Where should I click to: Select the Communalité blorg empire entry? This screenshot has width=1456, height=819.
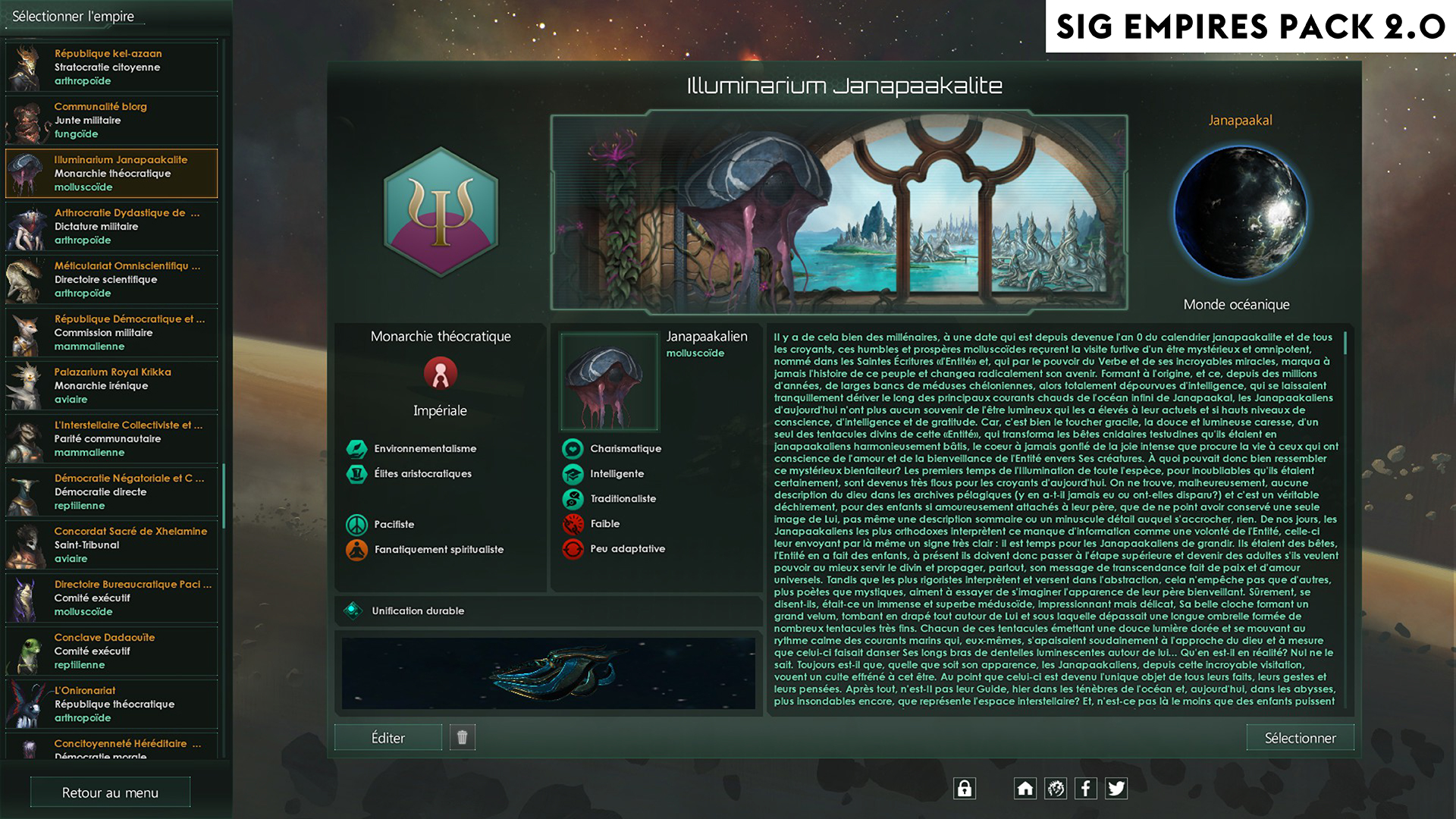[111, 119]
